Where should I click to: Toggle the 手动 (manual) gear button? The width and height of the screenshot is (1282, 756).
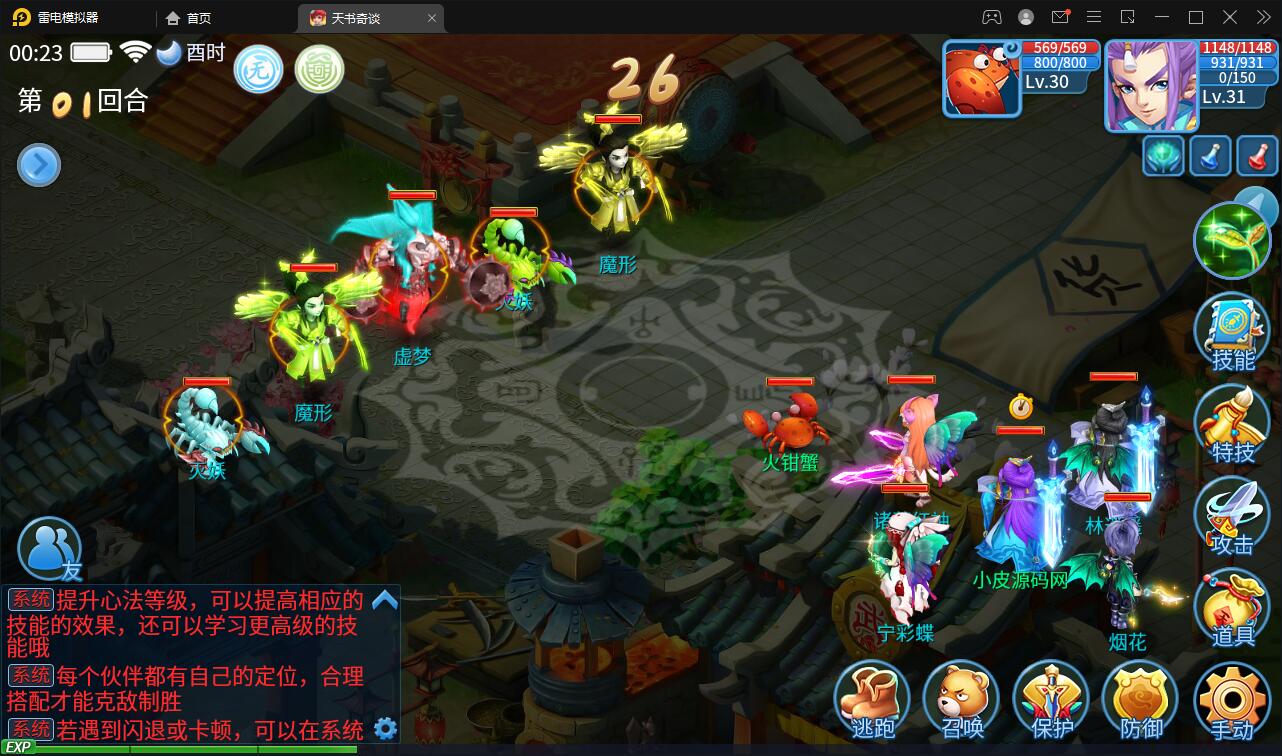point(1232,699)
